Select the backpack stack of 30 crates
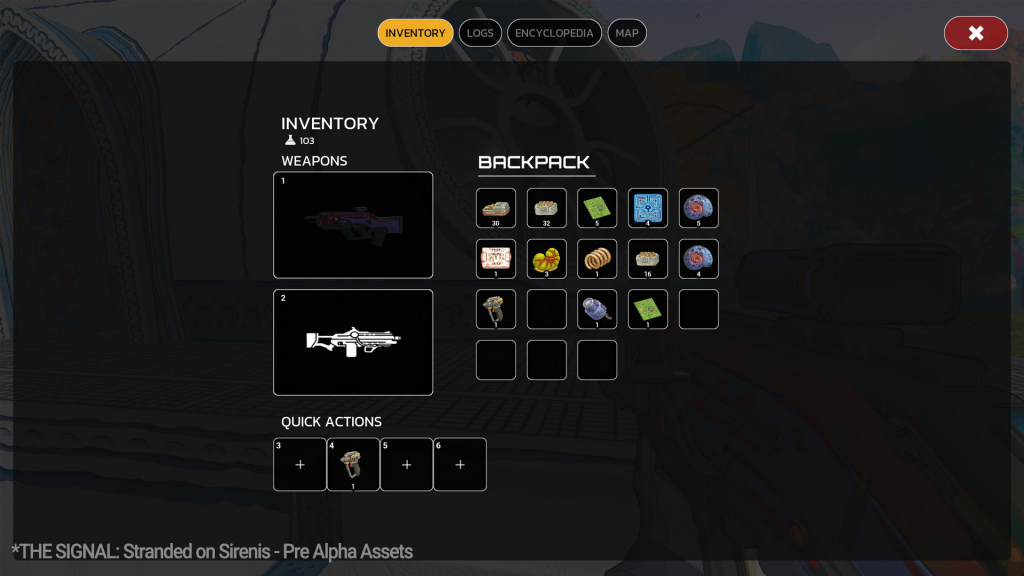The width and height of the screenshot is (1024, 576). pos(496,208)
